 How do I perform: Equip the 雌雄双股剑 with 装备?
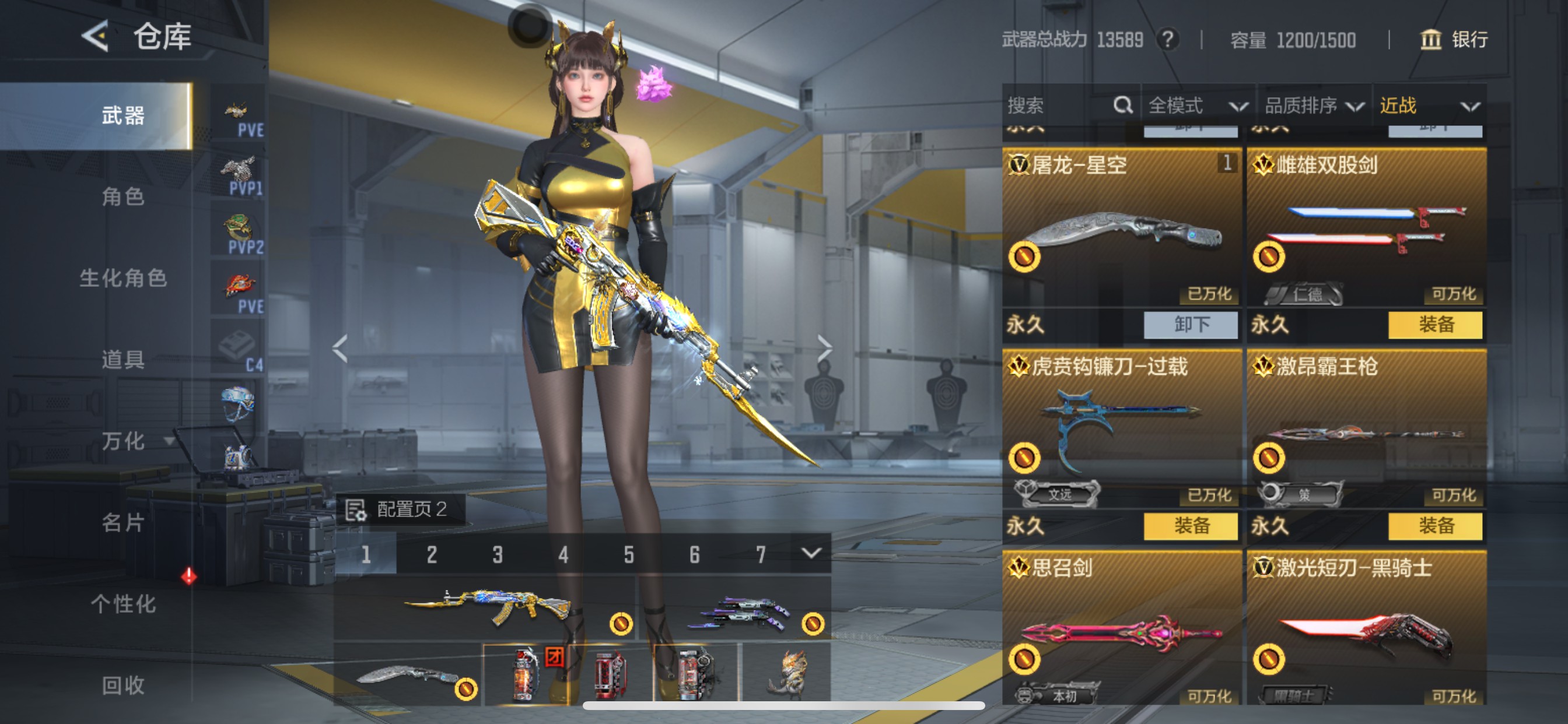1434,324
